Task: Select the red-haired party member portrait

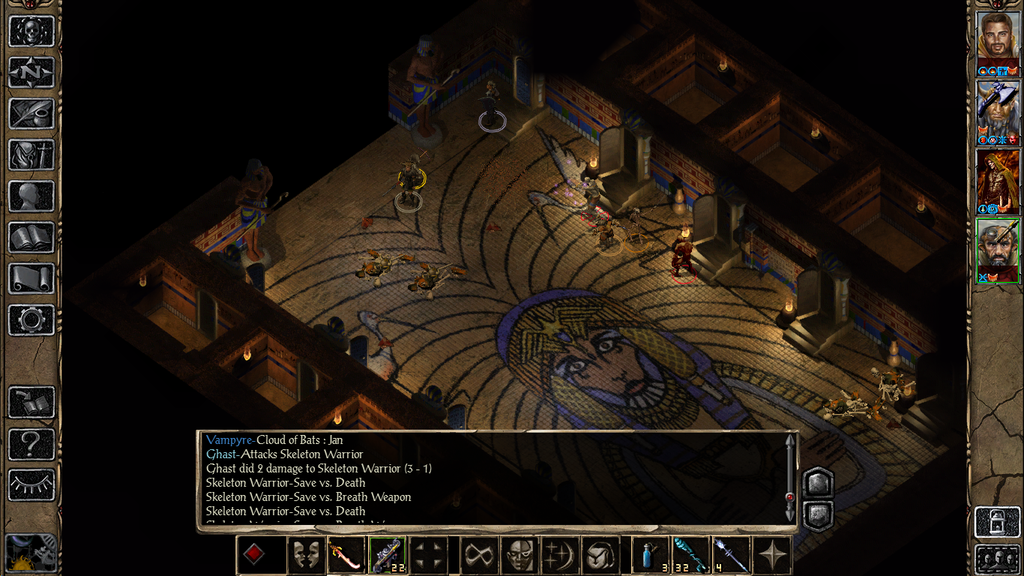Action: click(x=997, y=176)
